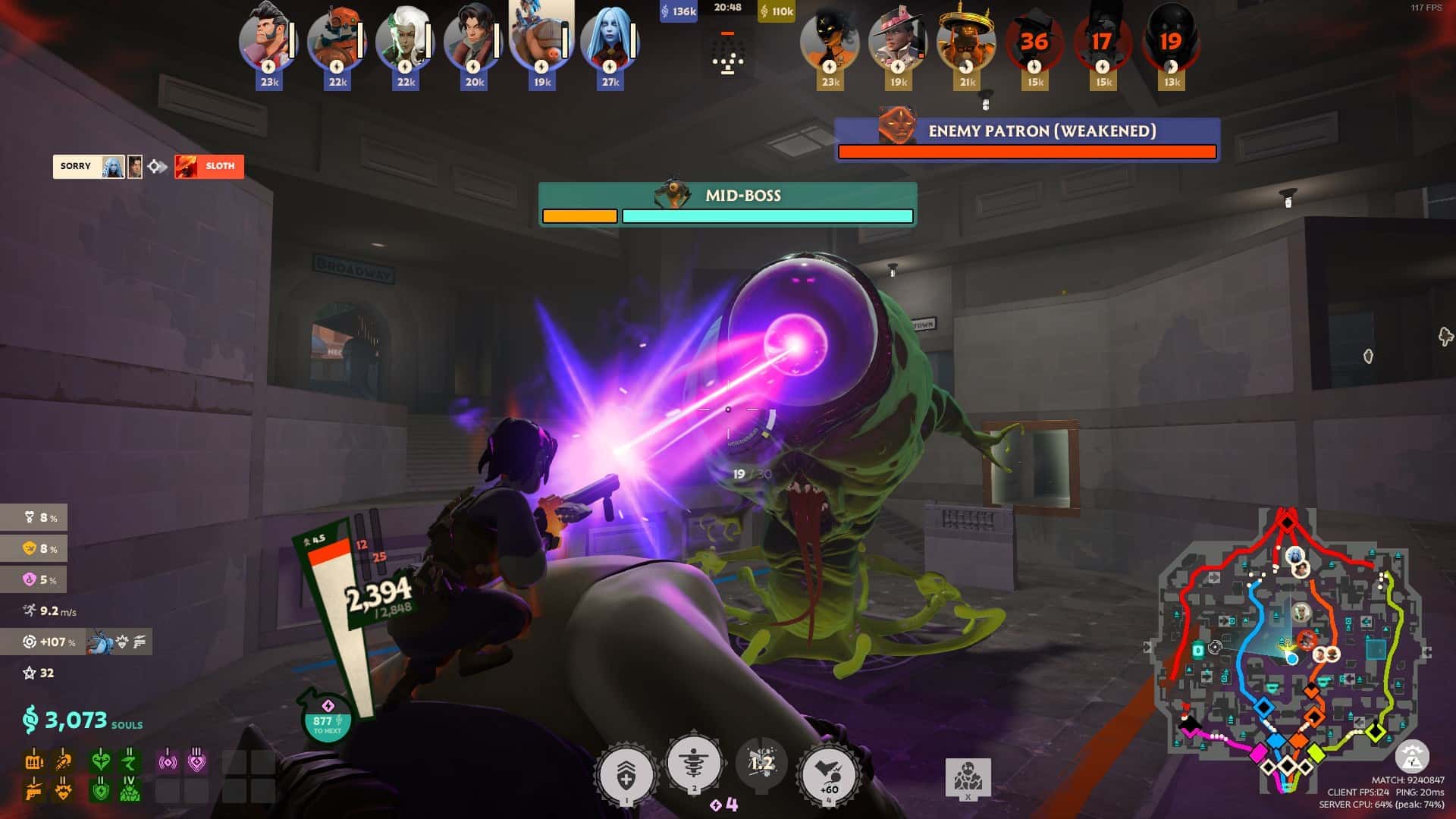
Task: Select the blue-haired ally hero portrait
Action: 610,42
